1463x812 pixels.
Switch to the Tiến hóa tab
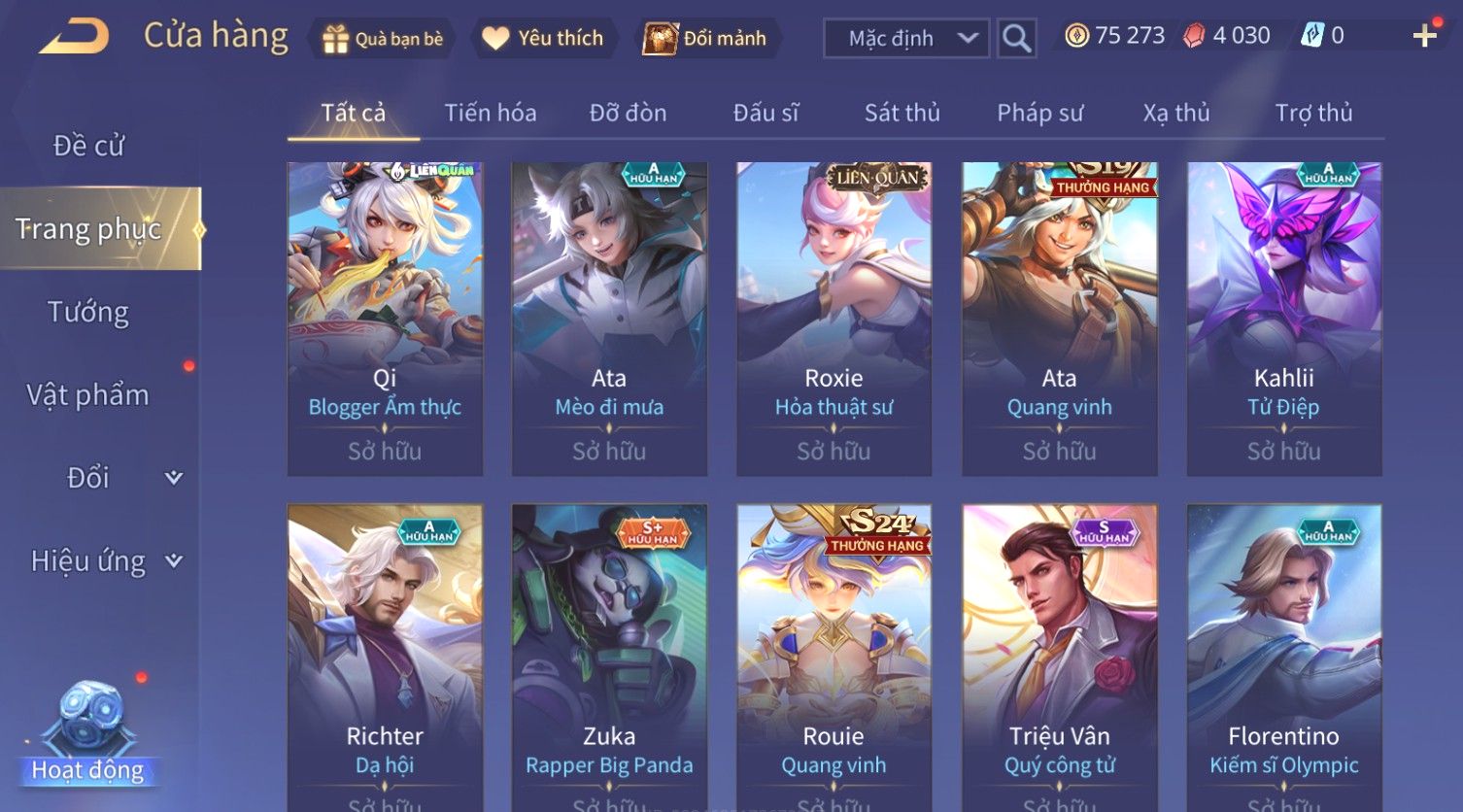490,113
